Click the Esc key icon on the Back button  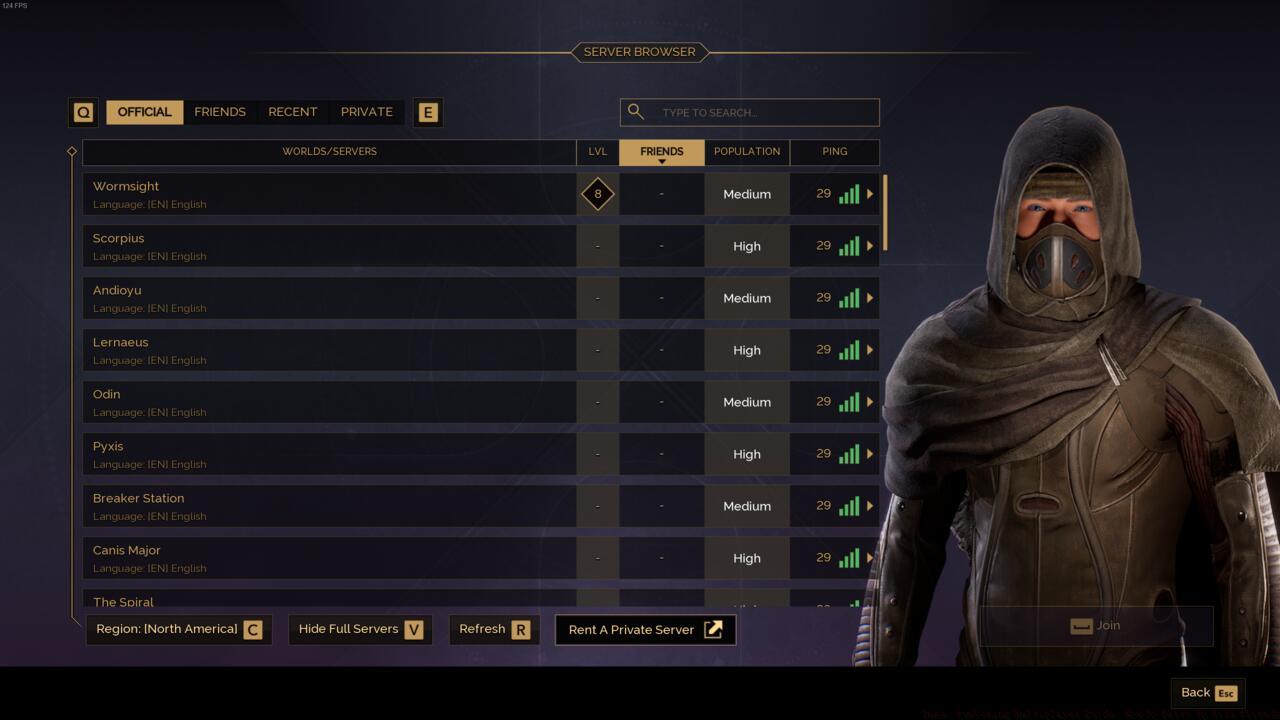point(1228,693)
